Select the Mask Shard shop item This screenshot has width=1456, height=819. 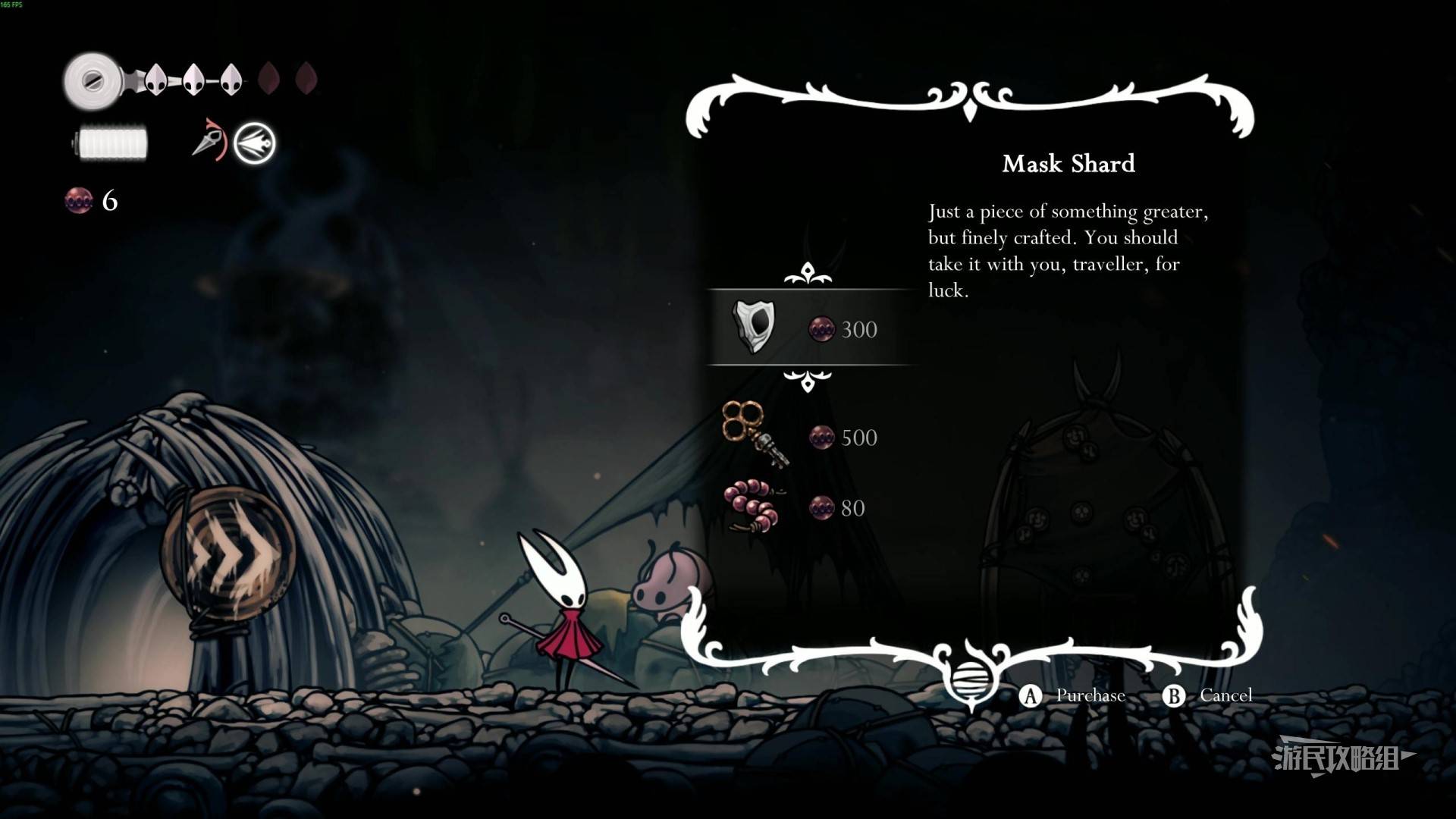808,328
